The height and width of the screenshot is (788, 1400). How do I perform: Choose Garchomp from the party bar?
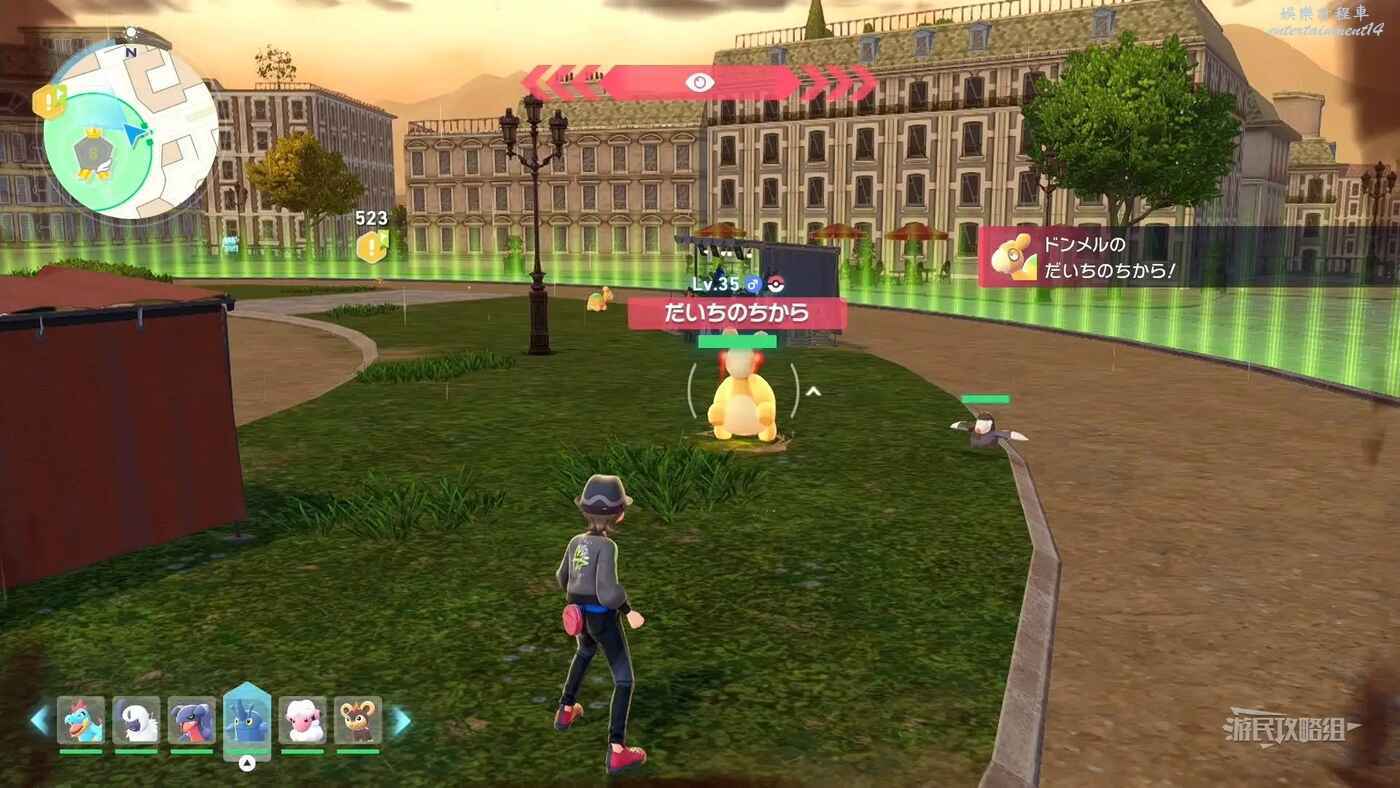pos(191,720)
